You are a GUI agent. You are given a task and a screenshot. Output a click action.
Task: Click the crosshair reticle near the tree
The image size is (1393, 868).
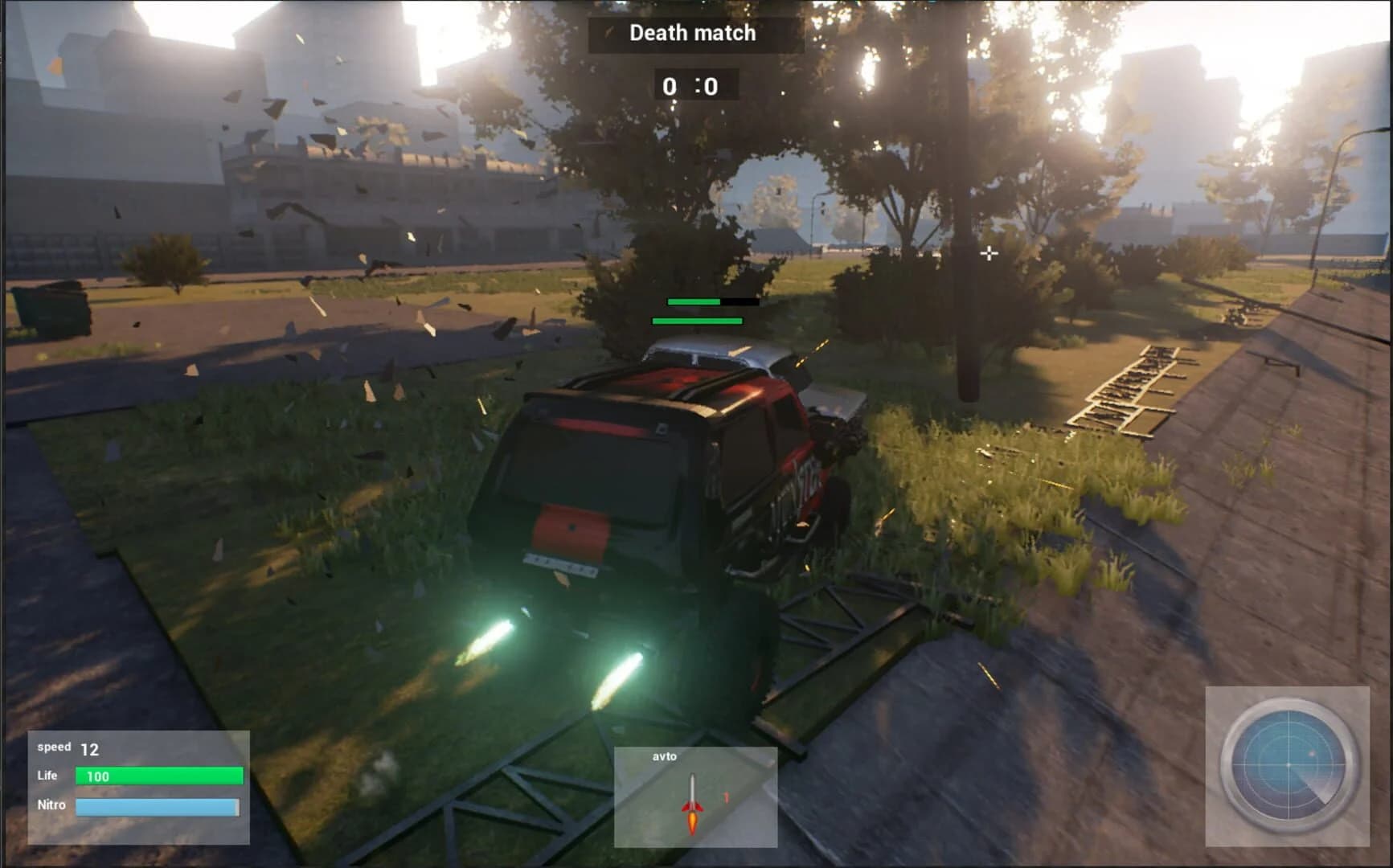pyautogui.click(x=988, y=253)
